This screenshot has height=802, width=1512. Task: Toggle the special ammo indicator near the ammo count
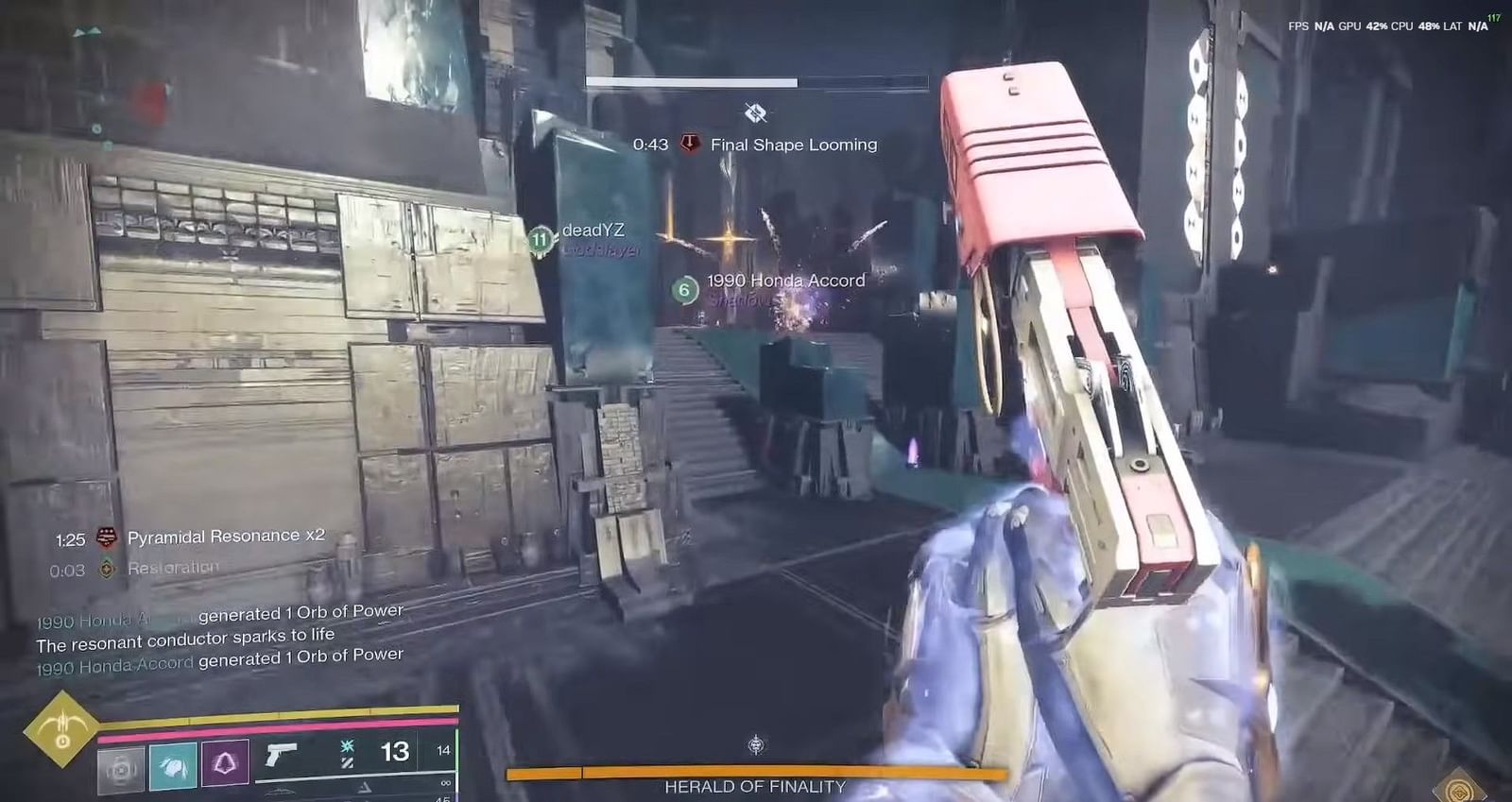pos(346,746)
